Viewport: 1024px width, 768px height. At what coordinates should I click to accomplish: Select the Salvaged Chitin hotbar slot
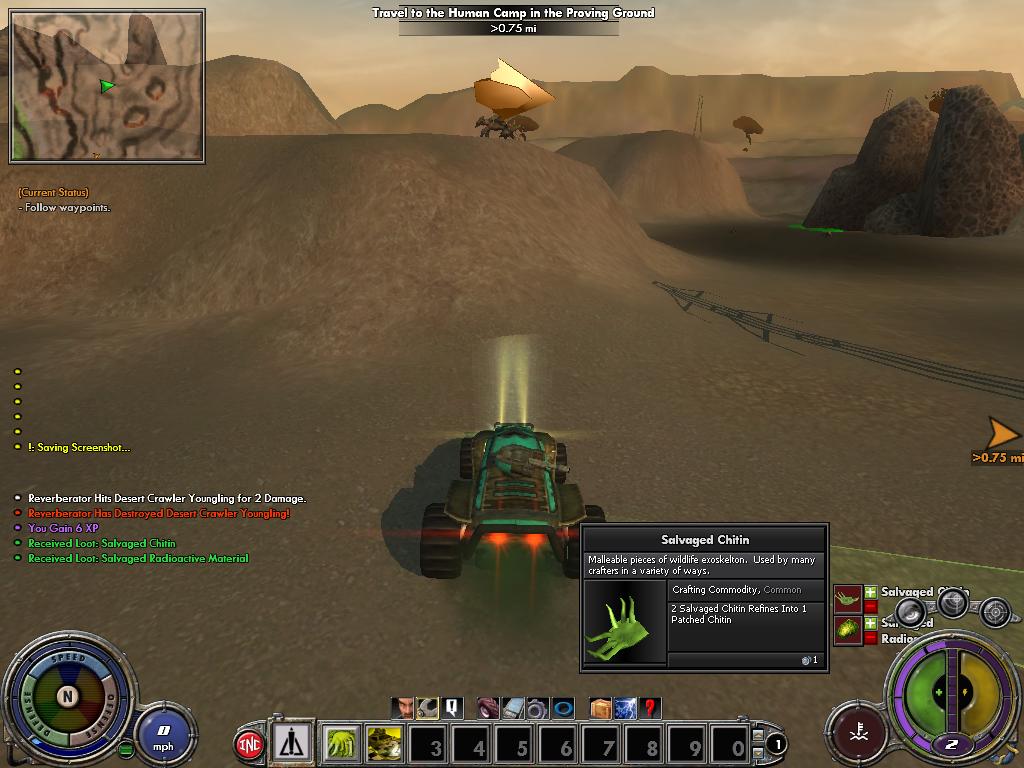[x=343, y=744]
